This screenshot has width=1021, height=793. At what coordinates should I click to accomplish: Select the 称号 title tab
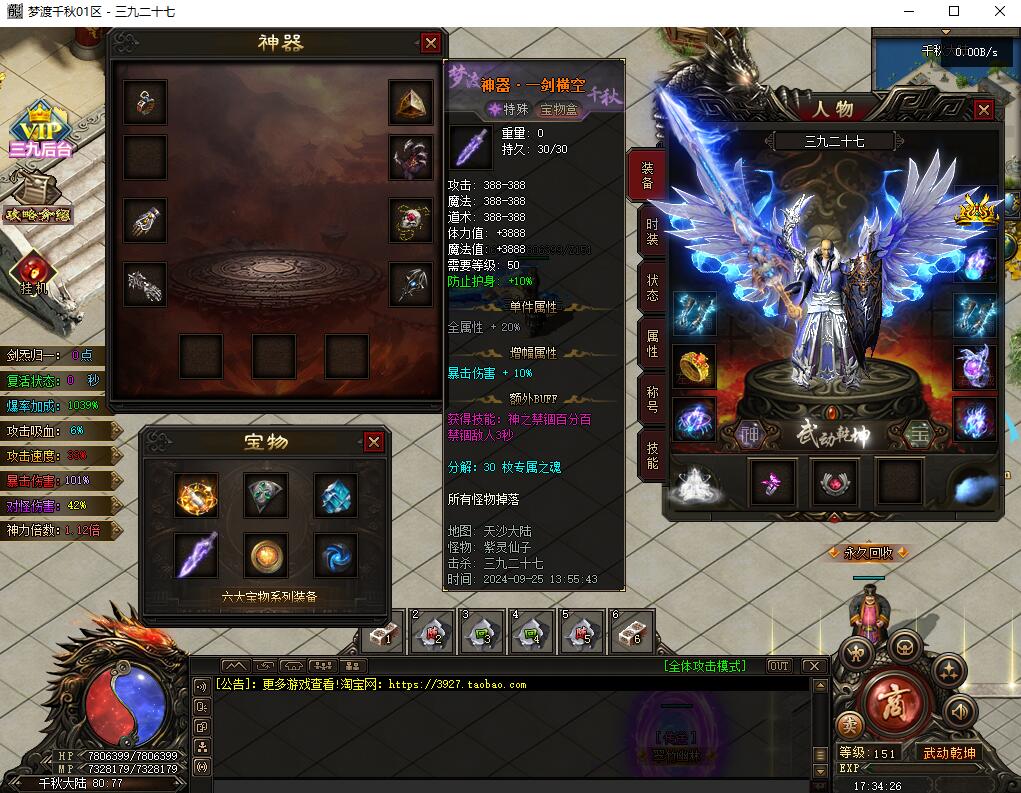click(651, 399)
